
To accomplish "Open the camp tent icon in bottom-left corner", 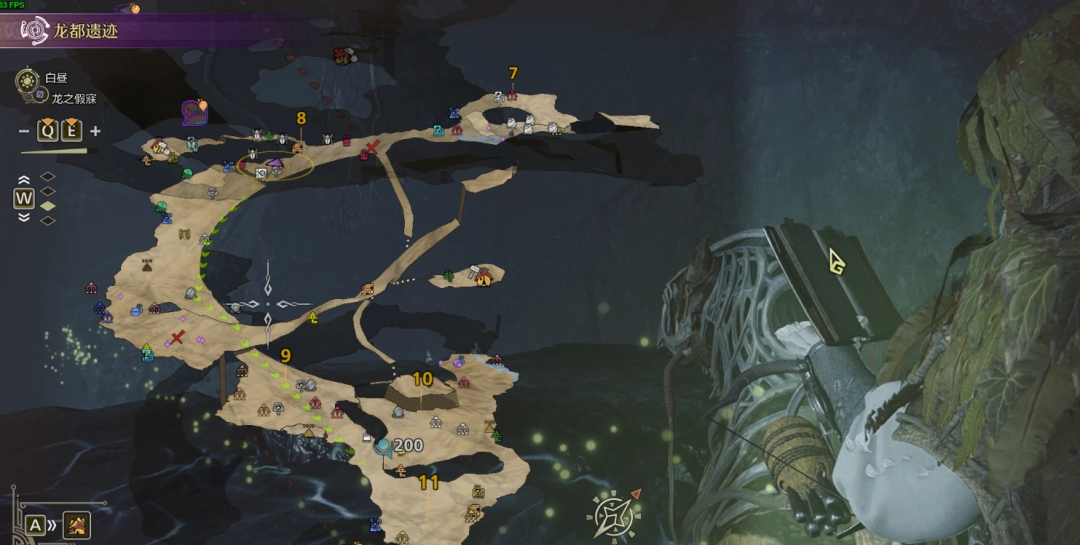I will [x=77, y=524].
